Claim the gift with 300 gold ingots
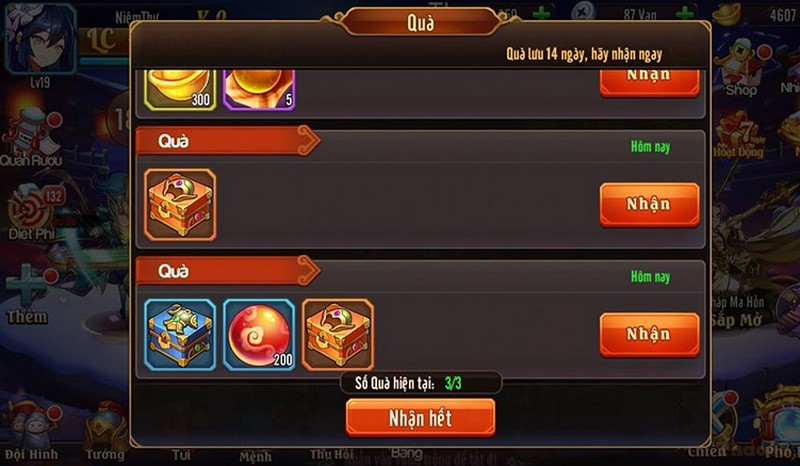800x466 pixels. (x=648, y=78)
